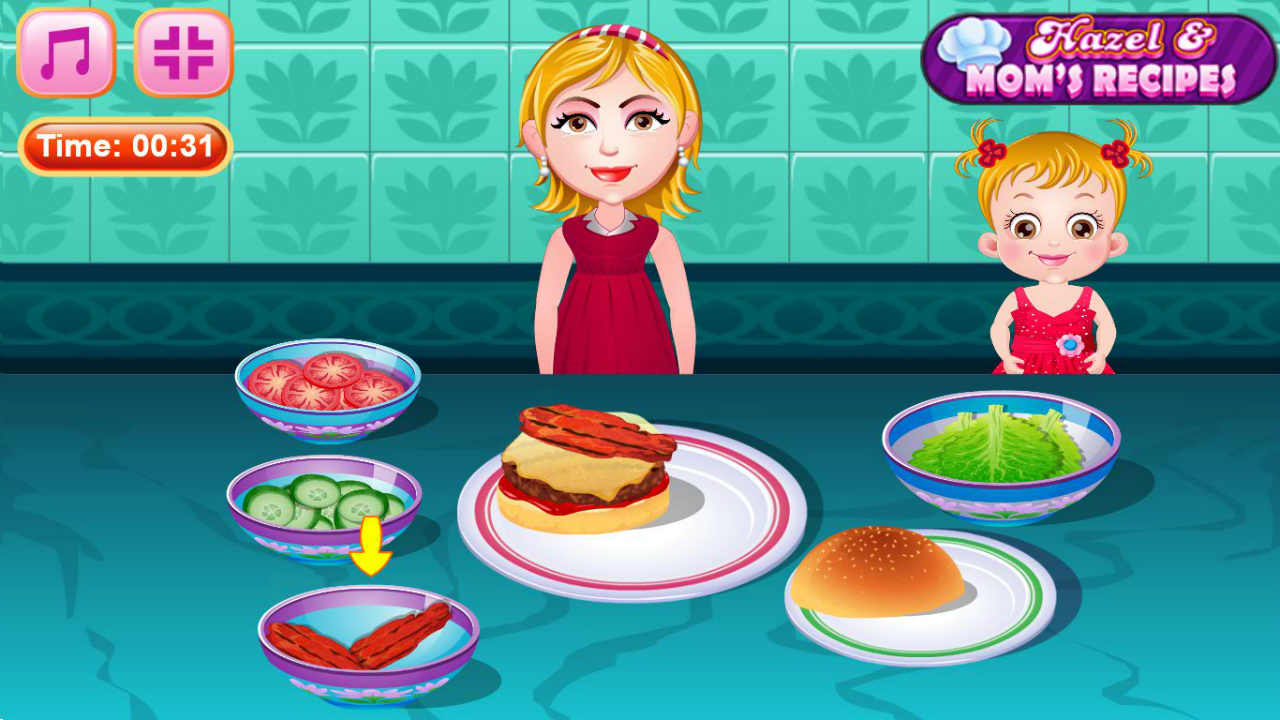Image resolution: width=1280 pixels, height=720 pixels.
Task: Toggle sound using the music button
Action: click(x=68, y=55)
